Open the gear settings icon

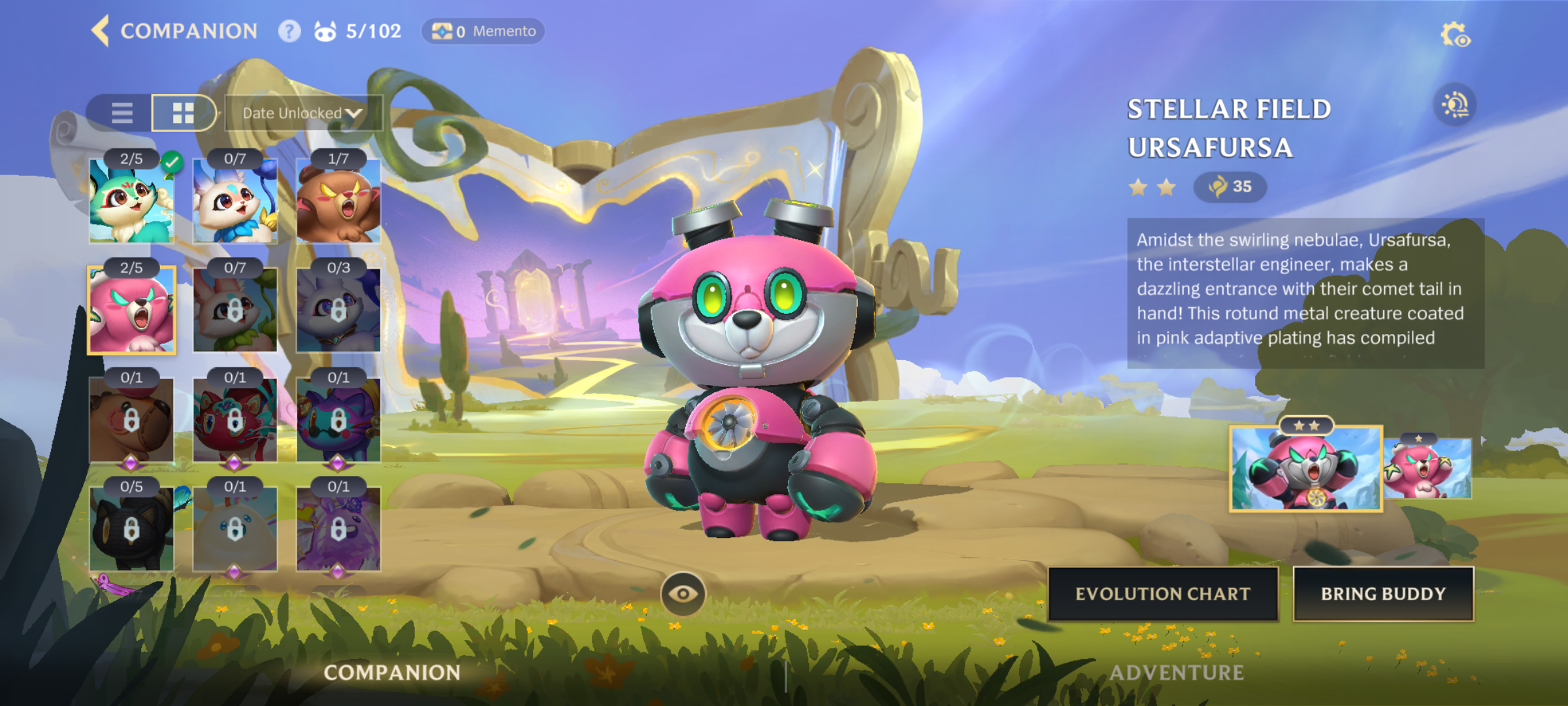1454,35
